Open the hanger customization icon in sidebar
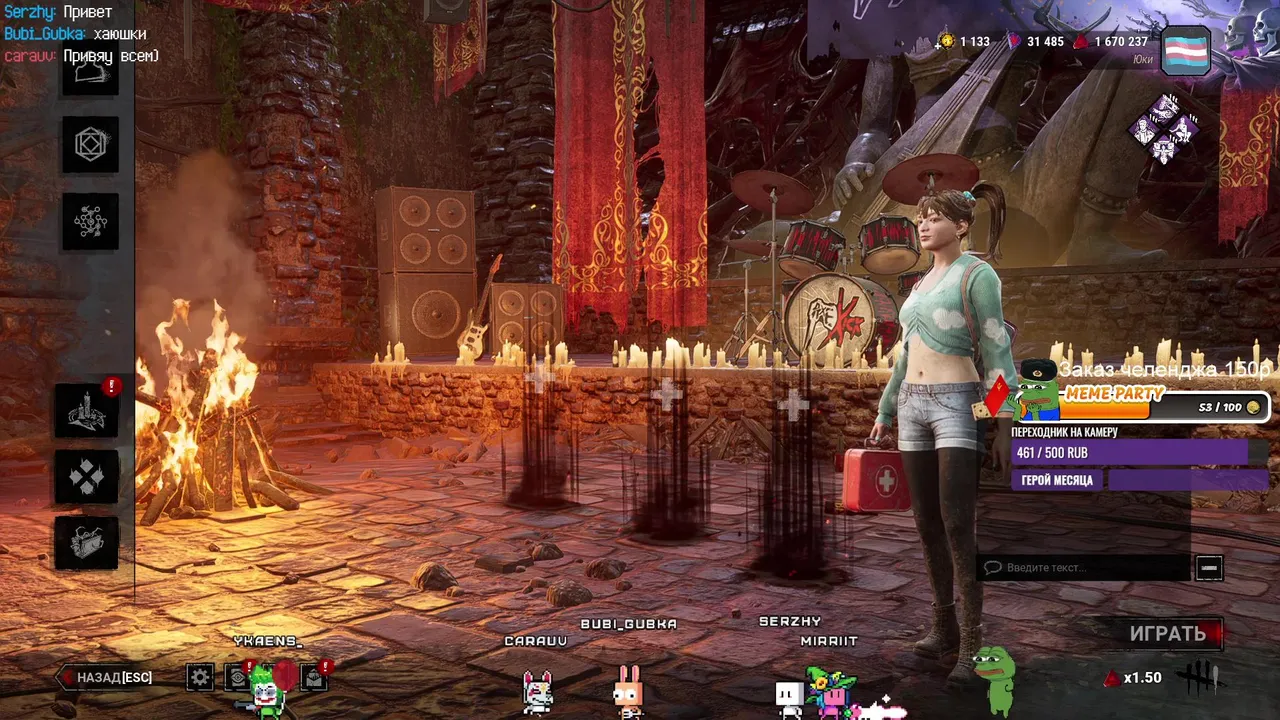 coord(90,75)
